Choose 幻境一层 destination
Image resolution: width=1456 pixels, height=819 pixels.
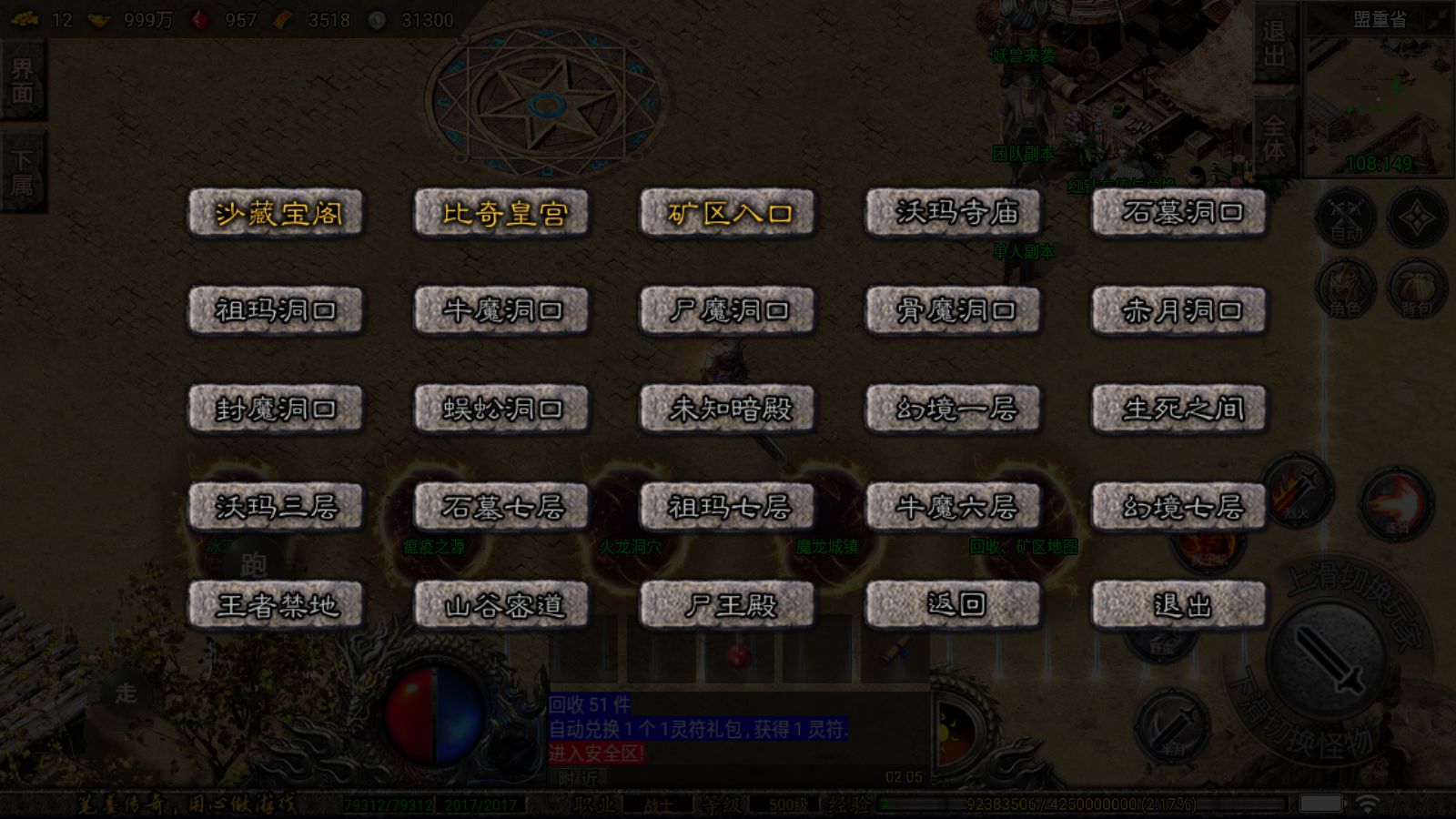click(953, 409)
